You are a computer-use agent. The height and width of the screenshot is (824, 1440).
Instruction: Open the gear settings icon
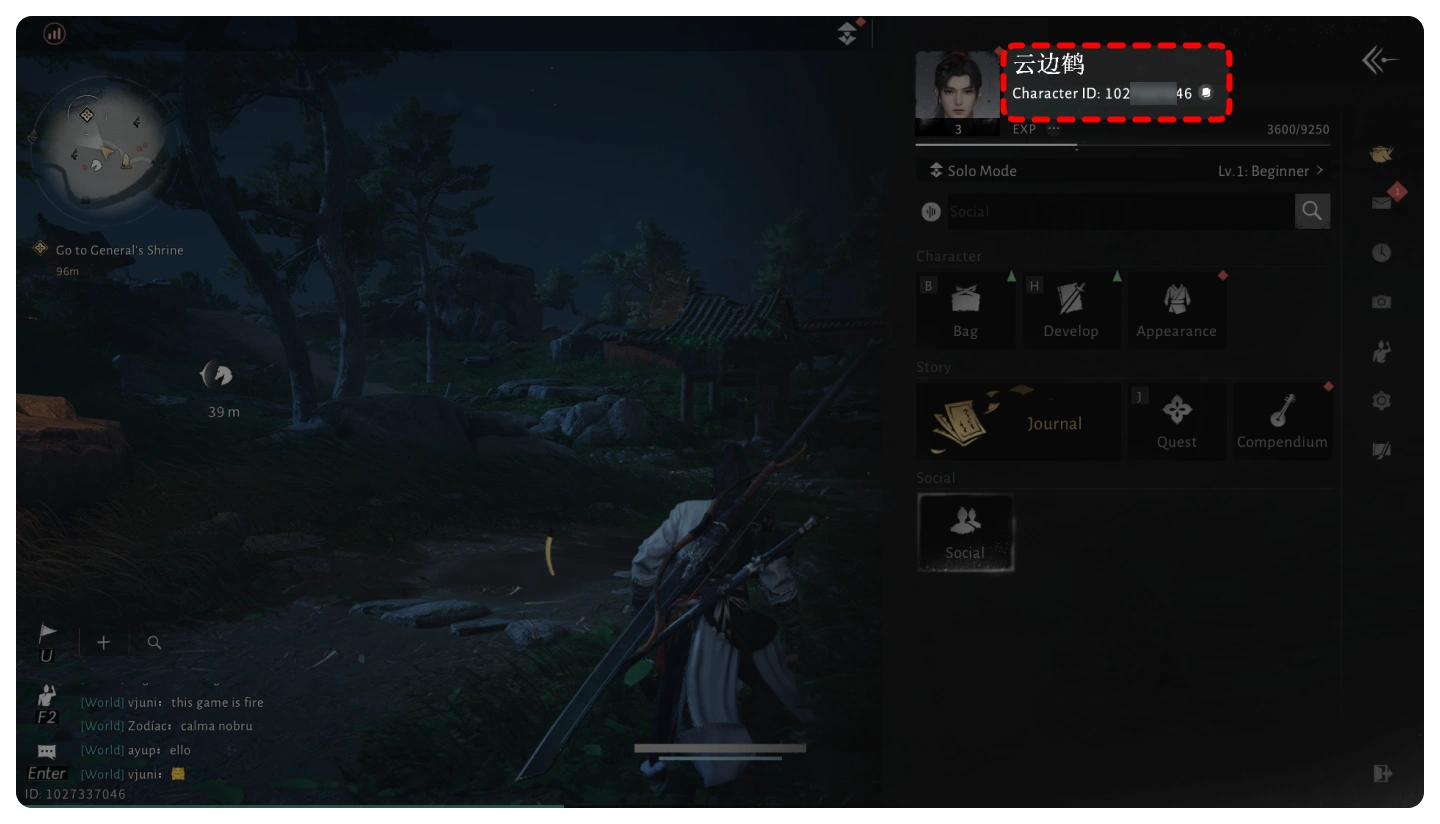point(1382,401)
